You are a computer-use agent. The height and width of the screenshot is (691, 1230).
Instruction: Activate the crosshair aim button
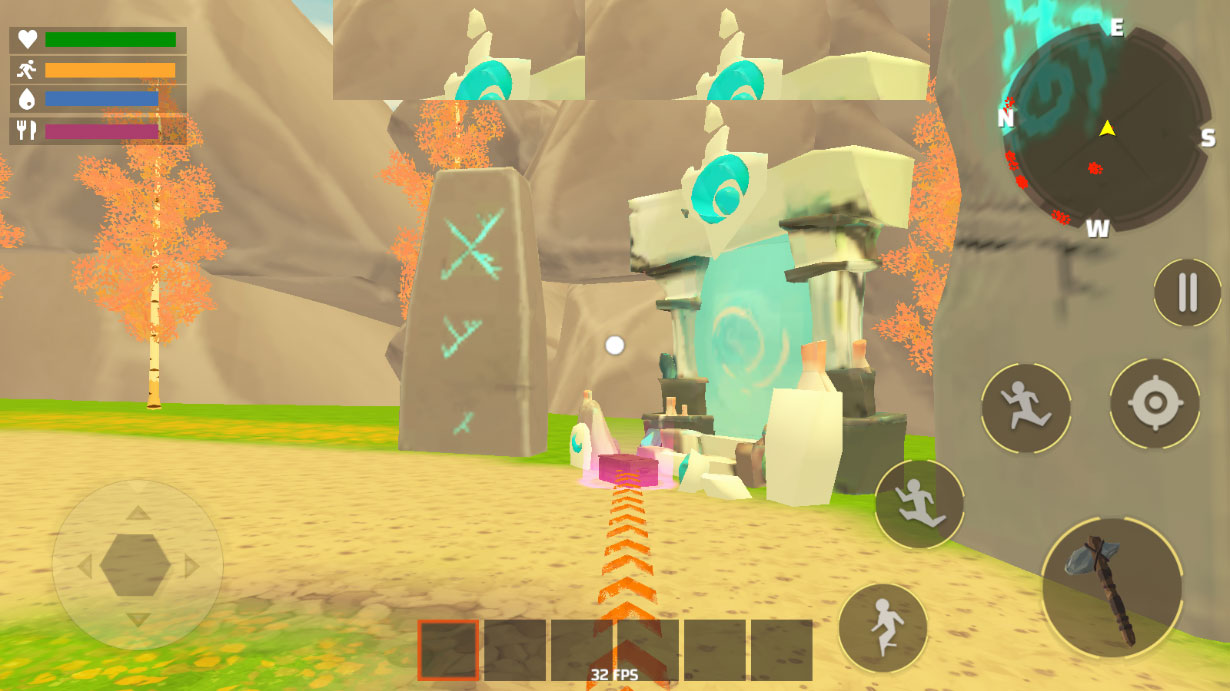pos(1154,403)
